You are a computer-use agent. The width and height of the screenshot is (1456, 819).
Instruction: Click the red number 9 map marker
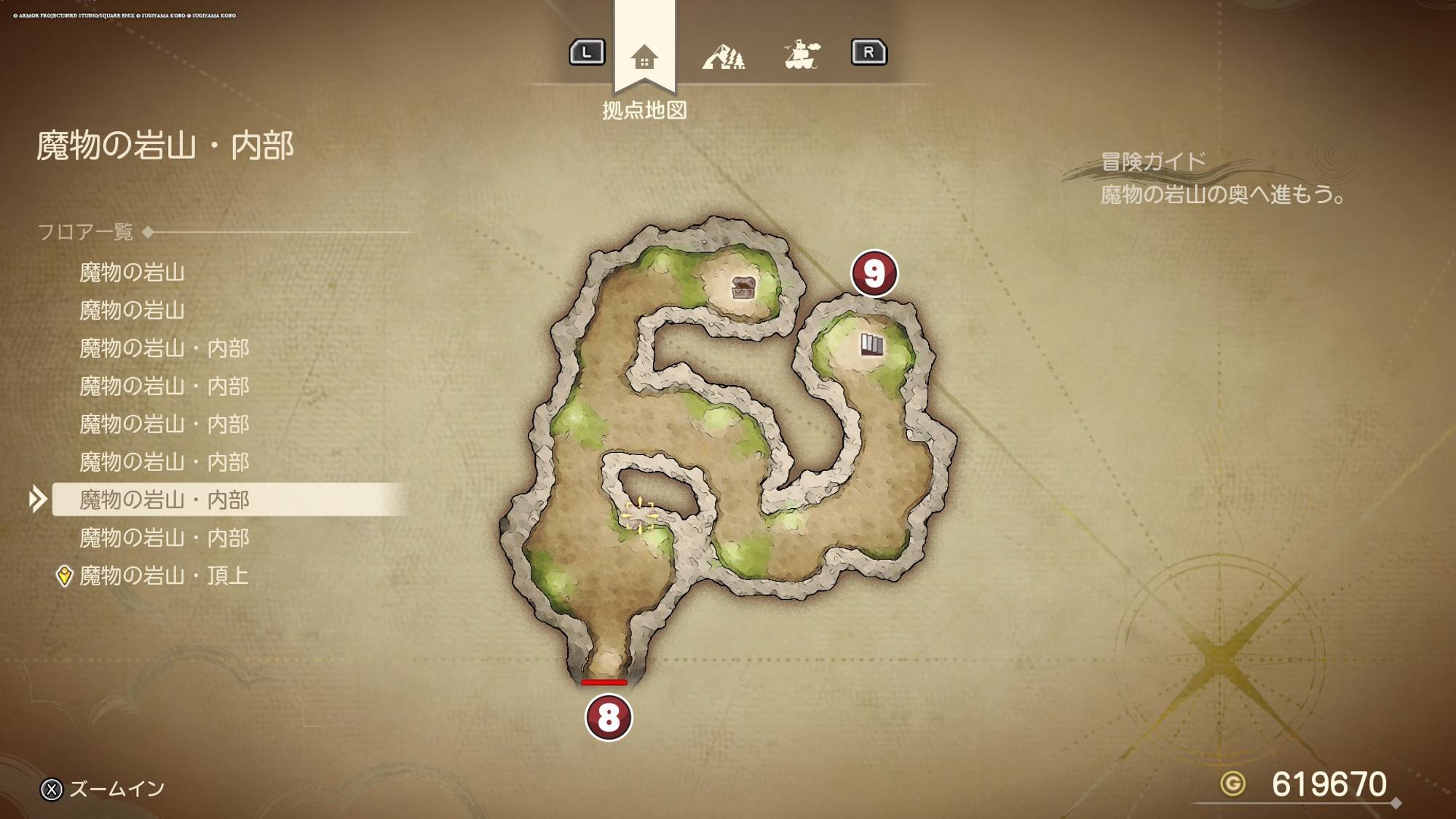point(874,274)
